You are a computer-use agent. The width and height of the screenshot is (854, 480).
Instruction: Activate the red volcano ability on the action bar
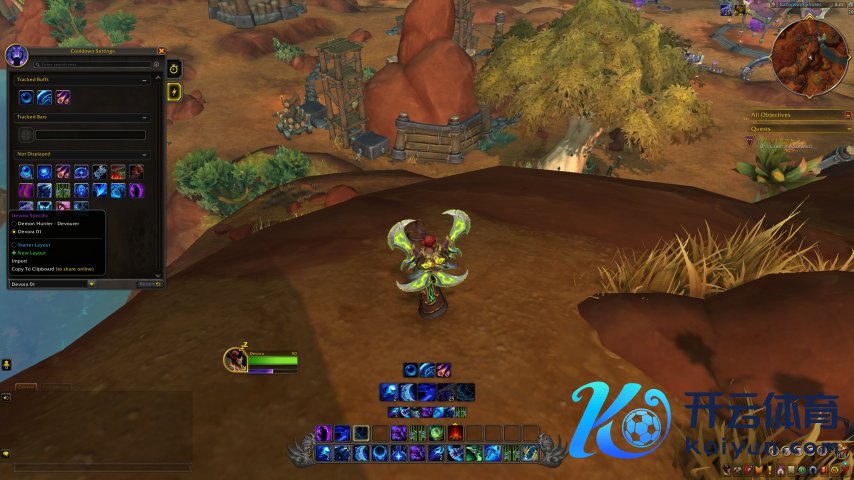(x=455, y=433)
